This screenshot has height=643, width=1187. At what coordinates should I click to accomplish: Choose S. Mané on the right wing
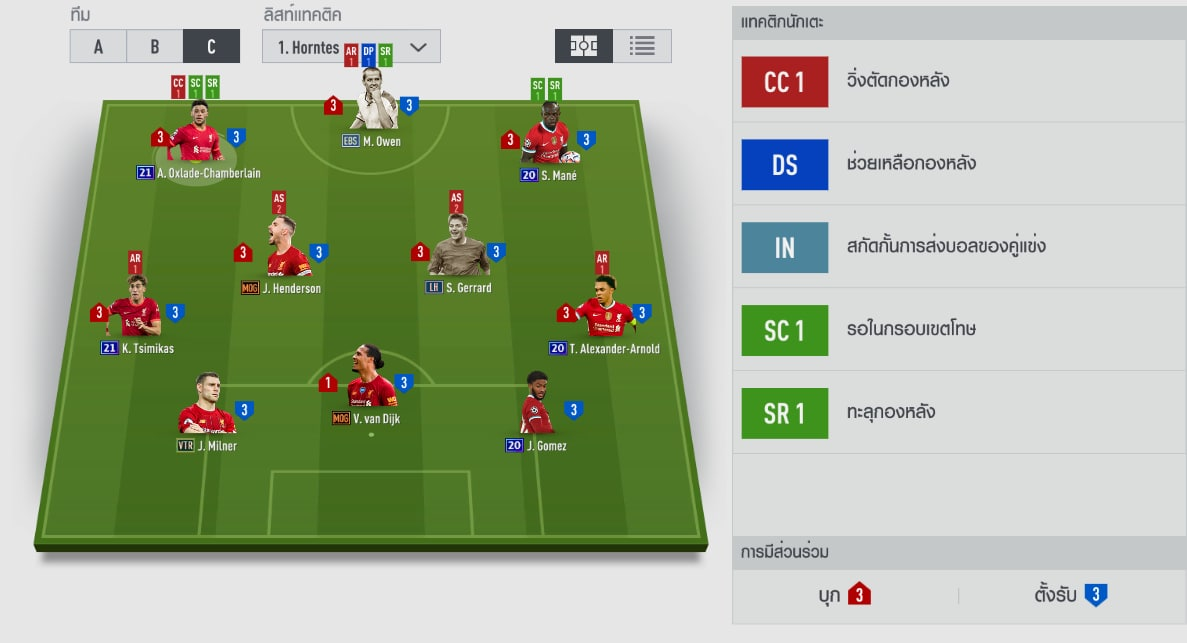click(546, 136)
